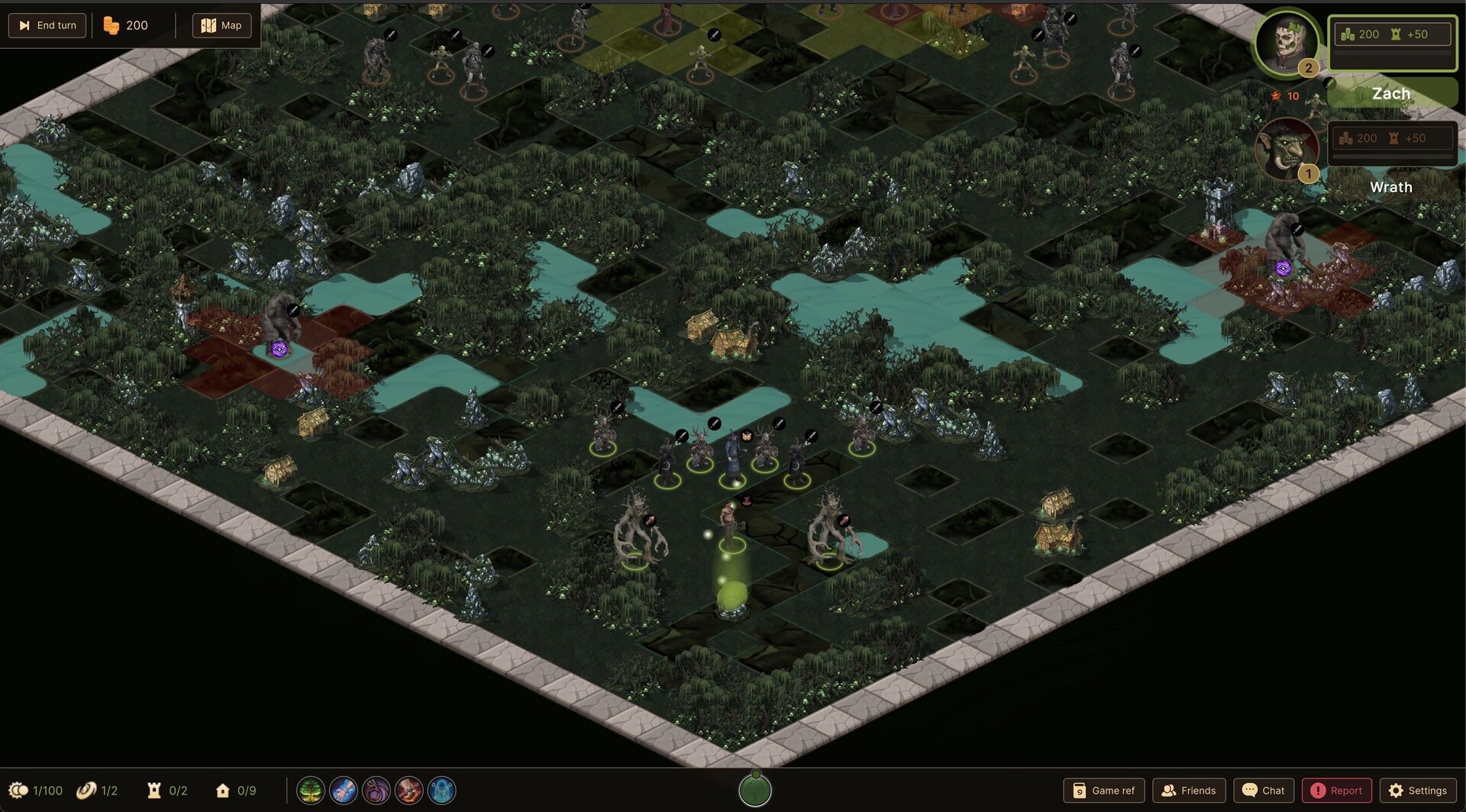Open the Friends list

(x=1189, y=791)
